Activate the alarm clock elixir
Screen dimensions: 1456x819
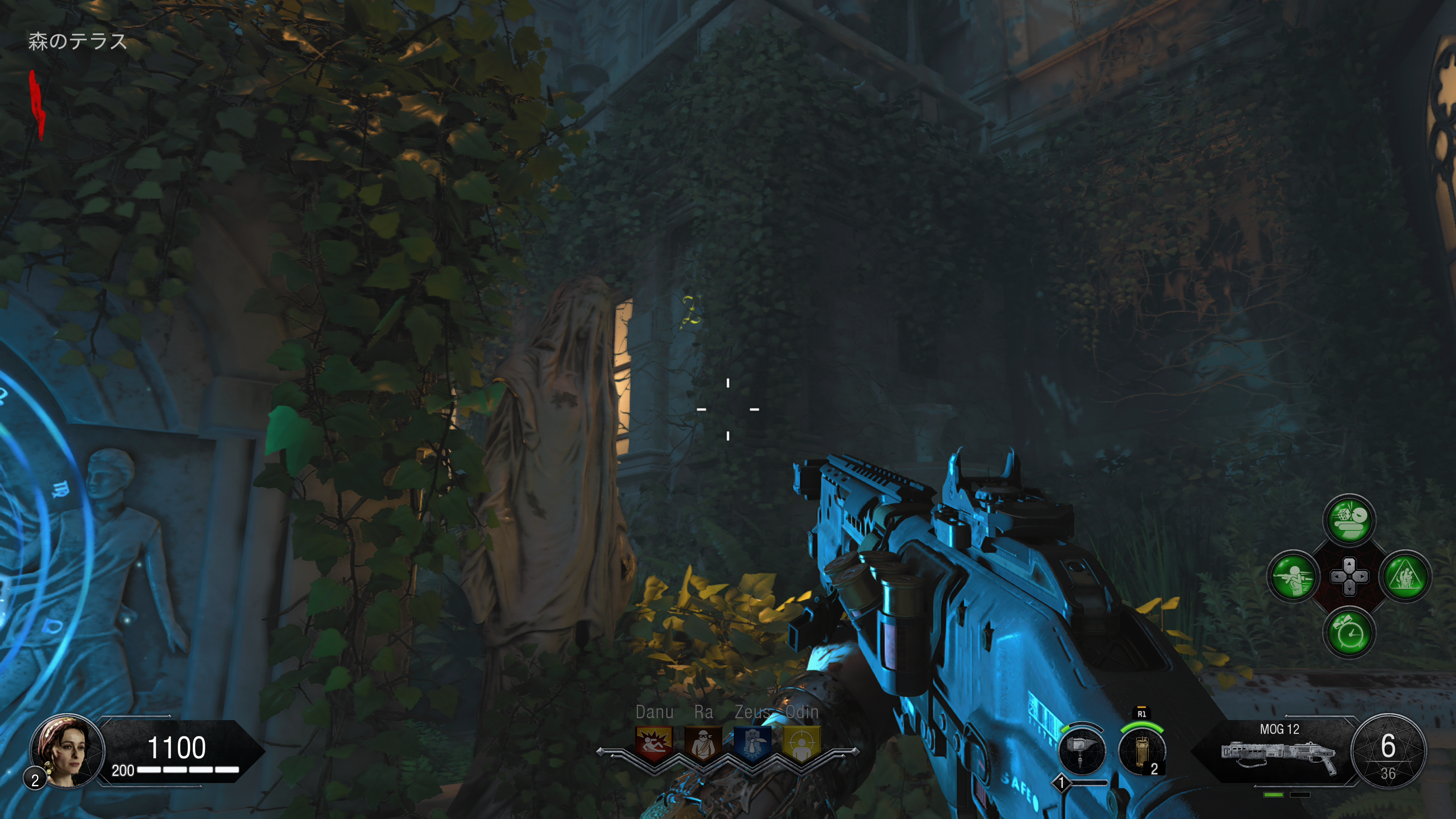point(1349,632)
